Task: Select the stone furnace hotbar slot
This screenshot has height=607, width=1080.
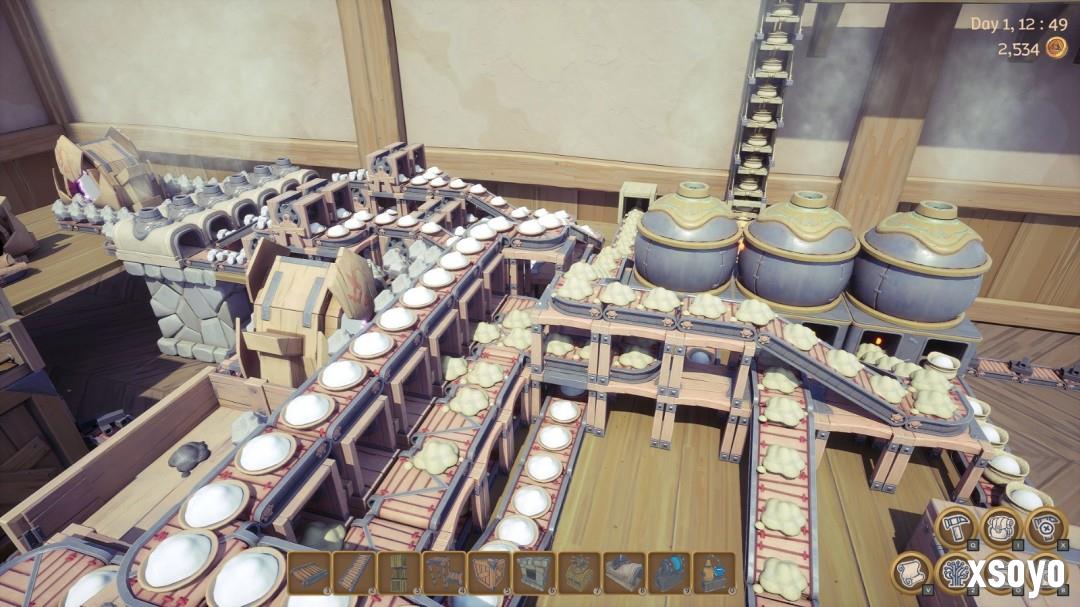Action: click(x=534, y=573)
